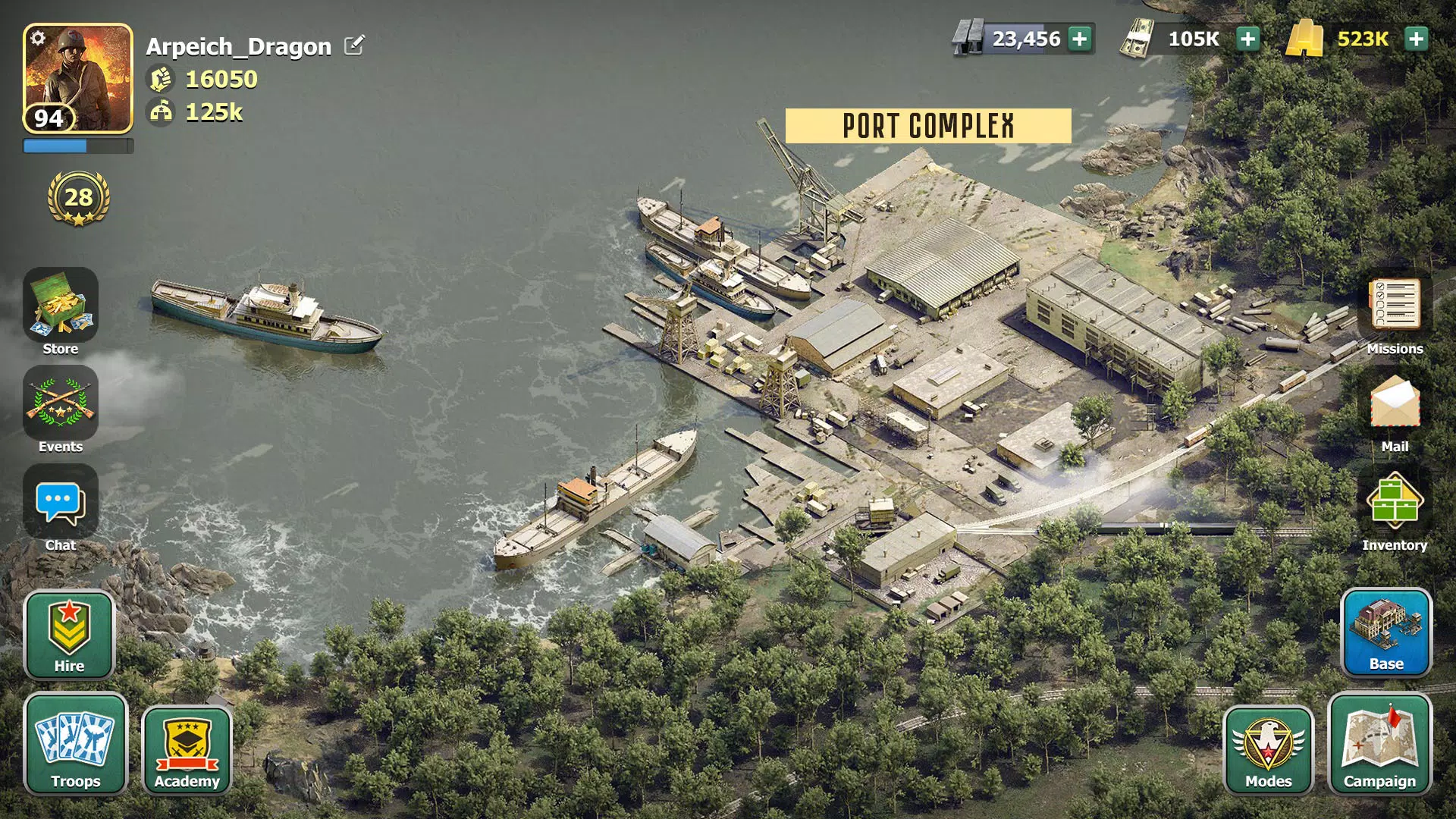Open the Academy research screen
The image size is (1456, 819).
click(187, 747)
